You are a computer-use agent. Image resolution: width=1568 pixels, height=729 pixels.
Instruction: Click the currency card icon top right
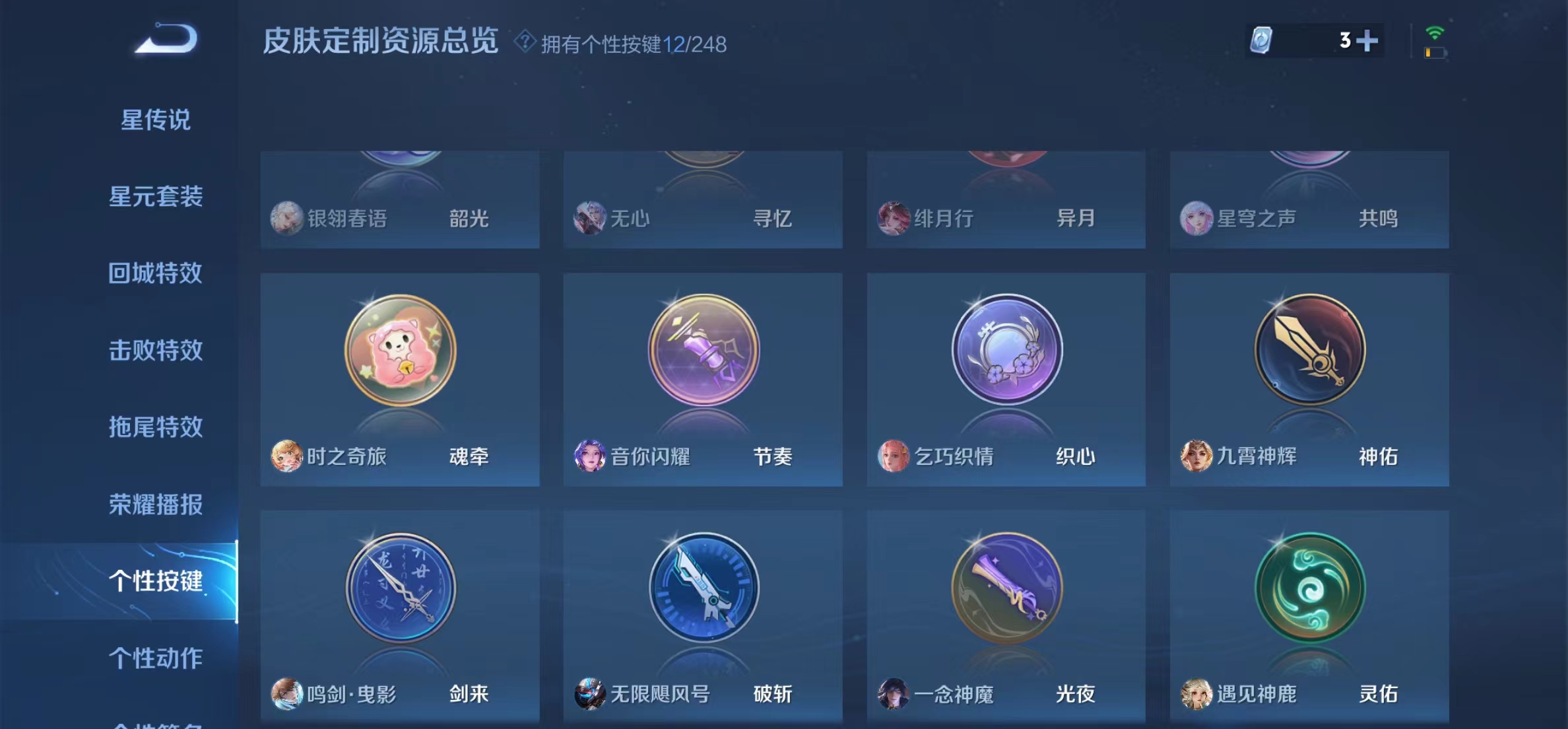[x=1260, y=42]
